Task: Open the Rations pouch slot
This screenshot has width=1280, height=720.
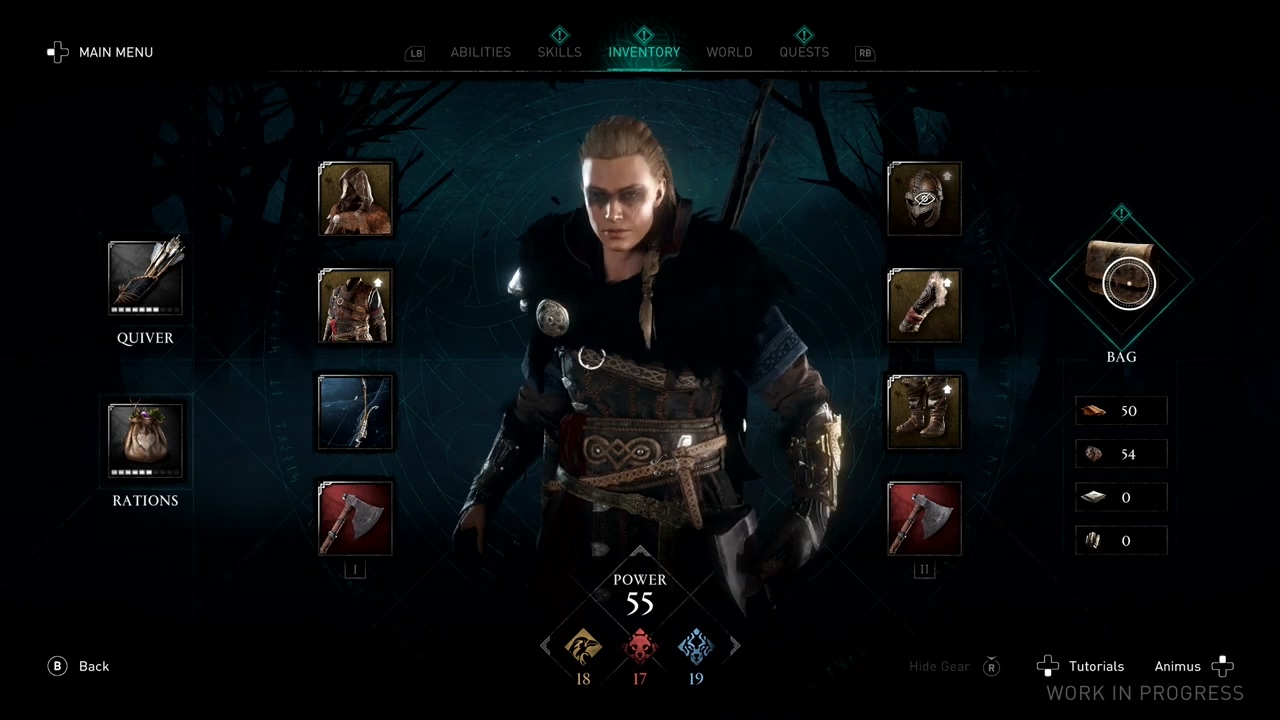Action: click(145, 441)
